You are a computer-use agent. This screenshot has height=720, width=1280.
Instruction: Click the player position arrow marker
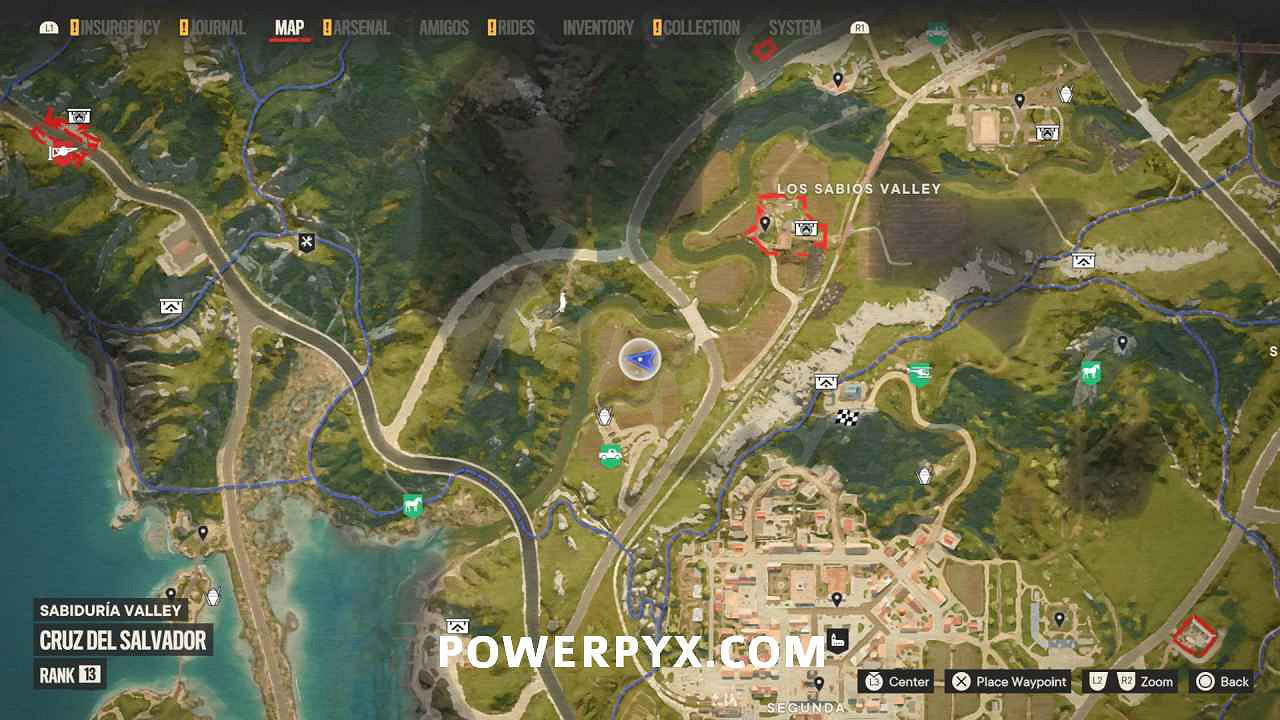[639, 360]
